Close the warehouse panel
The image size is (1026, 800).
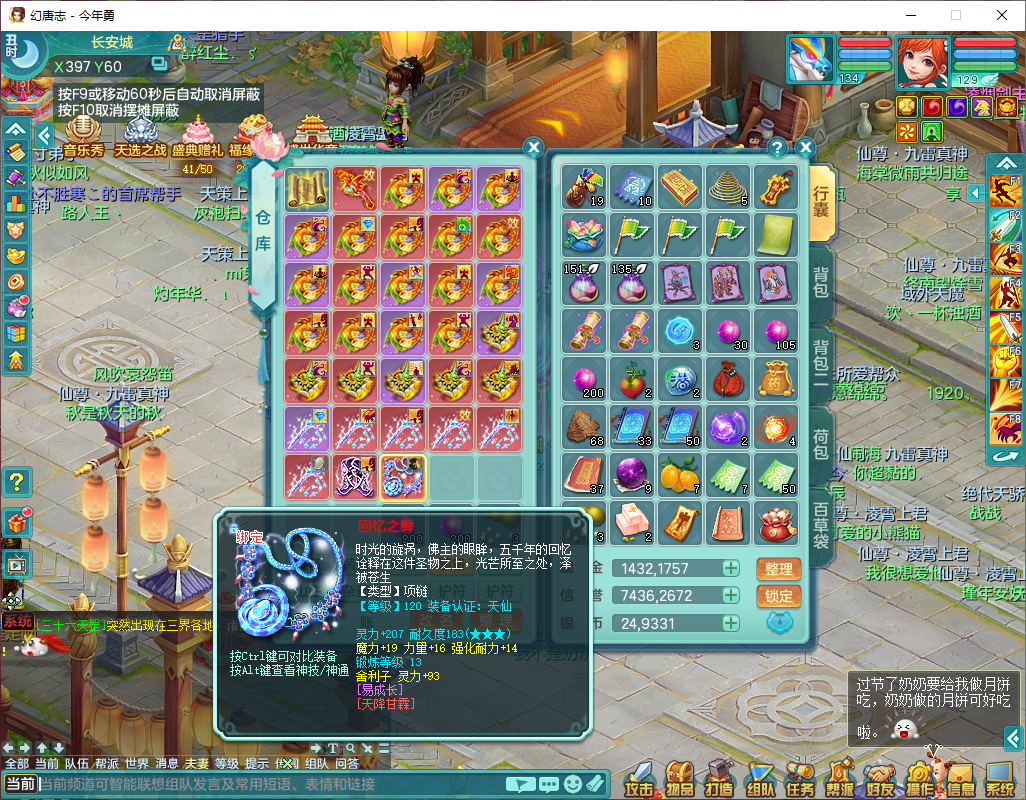coord(533,146)
